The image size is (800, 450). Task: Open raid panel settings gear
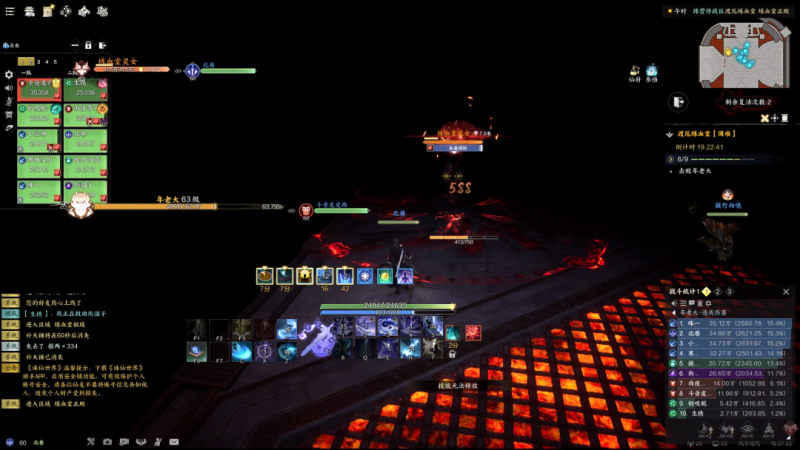coord(9,74)
